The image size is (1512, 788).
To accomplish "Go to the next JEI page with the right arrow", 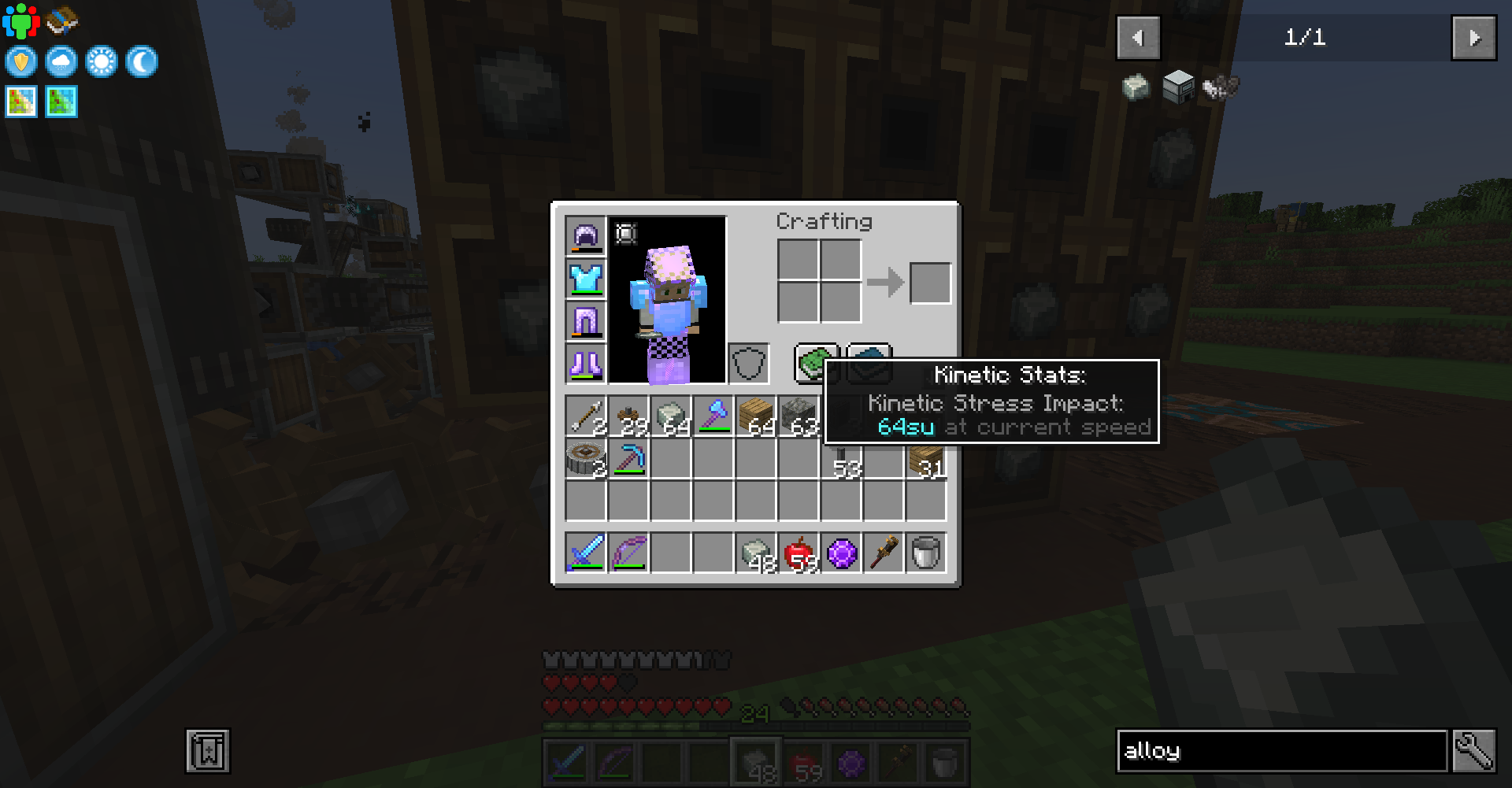I will click(x=1473, y=36).
